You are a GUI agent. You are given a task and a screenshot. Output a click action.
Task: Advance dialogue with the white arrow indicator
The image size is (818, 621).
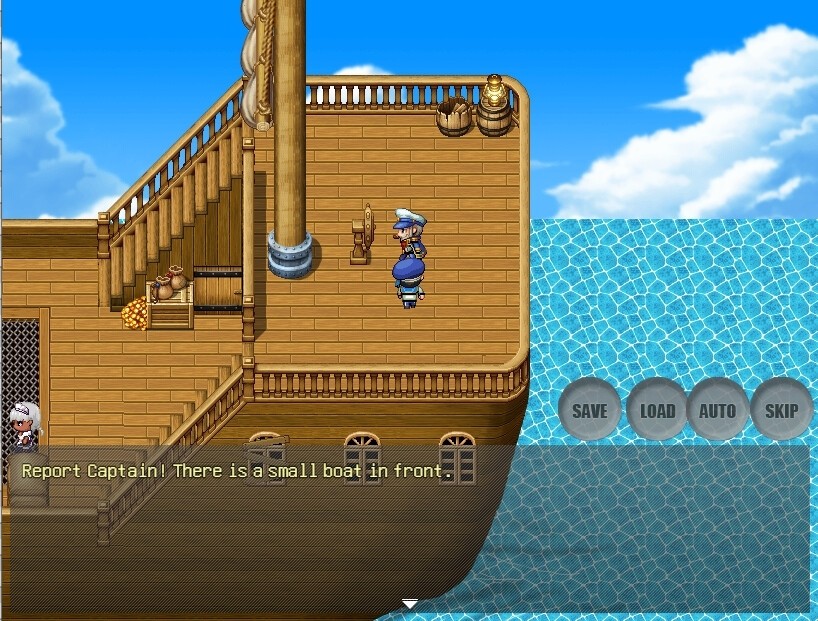[410, 604]
